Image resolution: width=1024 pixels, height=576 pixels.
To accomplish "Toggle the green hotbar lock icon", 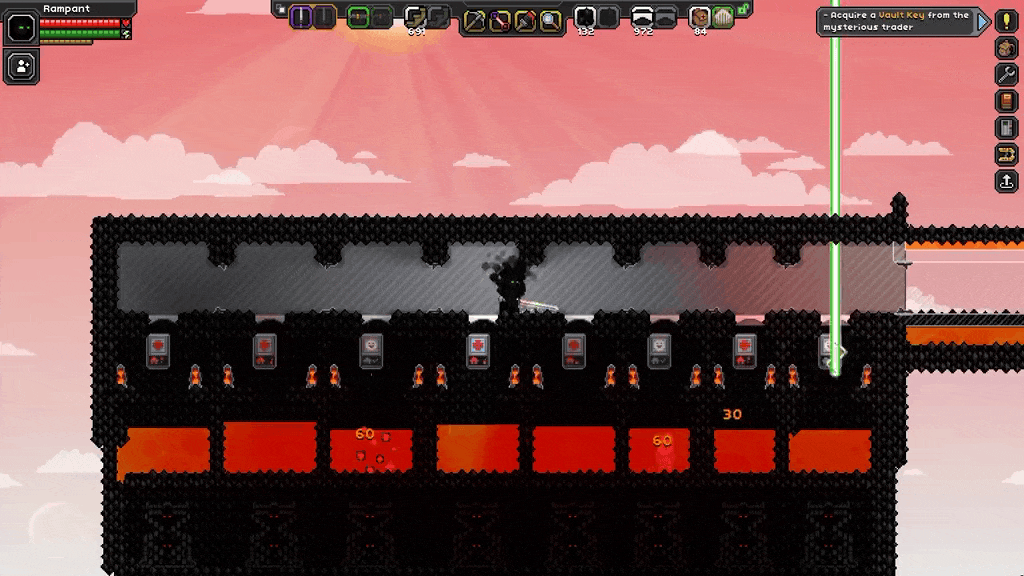I will (744, 11).
